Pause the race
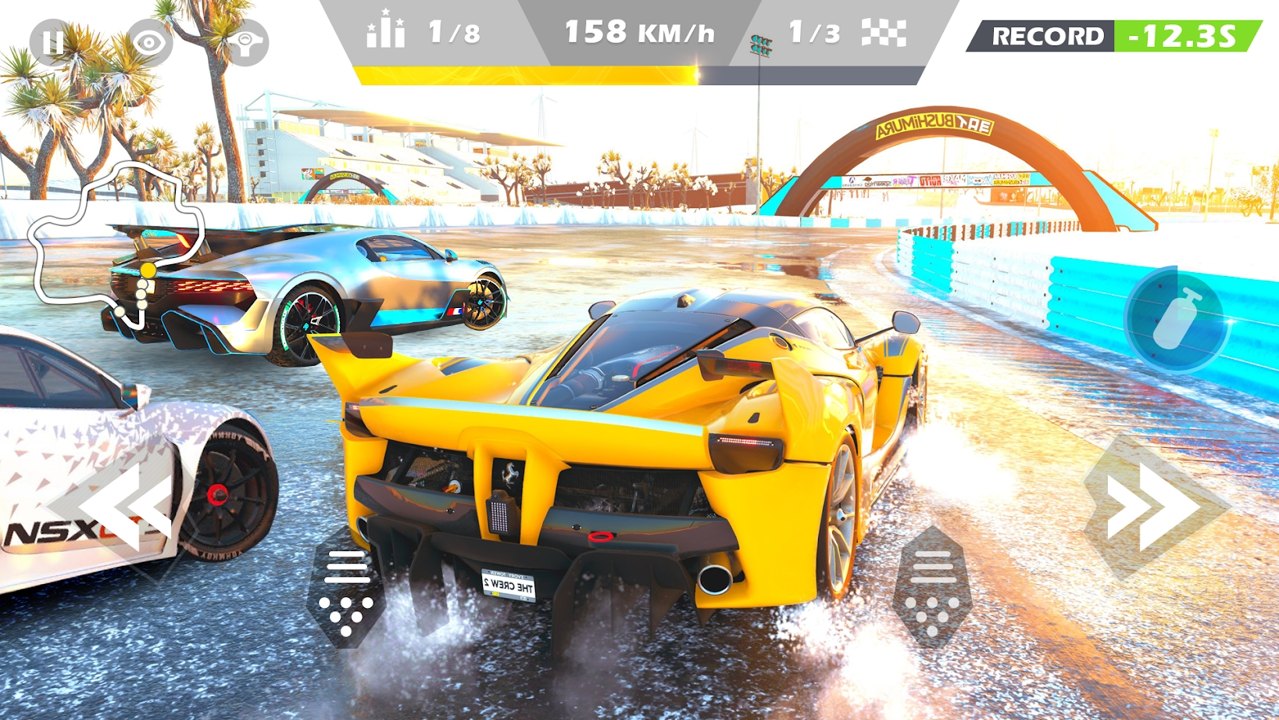The image size is (1279, 720). click(49, 42)
